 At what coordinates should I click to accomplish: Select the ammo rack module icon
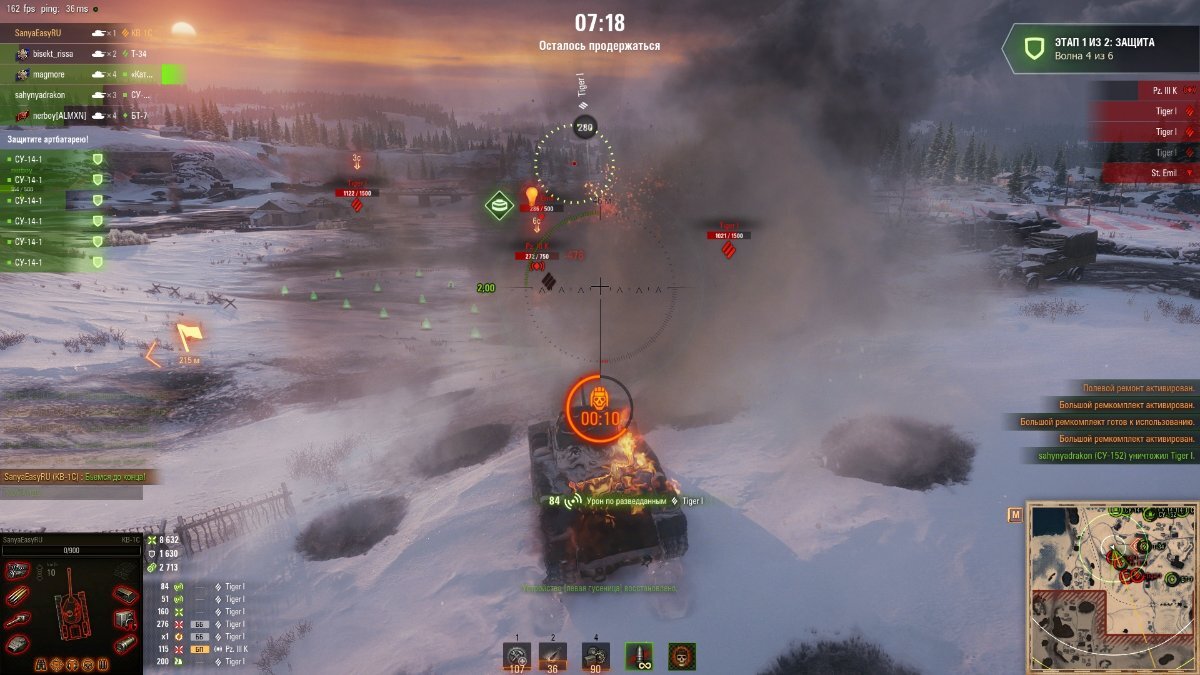(x=17, y=596)
